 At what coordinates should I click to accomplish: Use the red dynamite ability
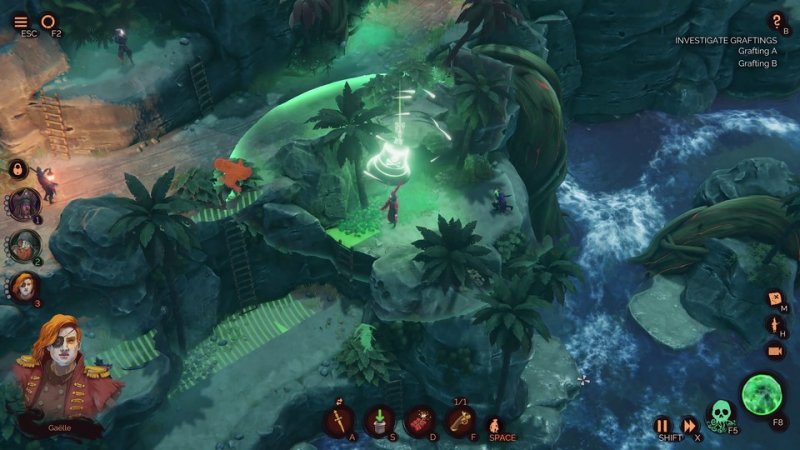(420, 421)
